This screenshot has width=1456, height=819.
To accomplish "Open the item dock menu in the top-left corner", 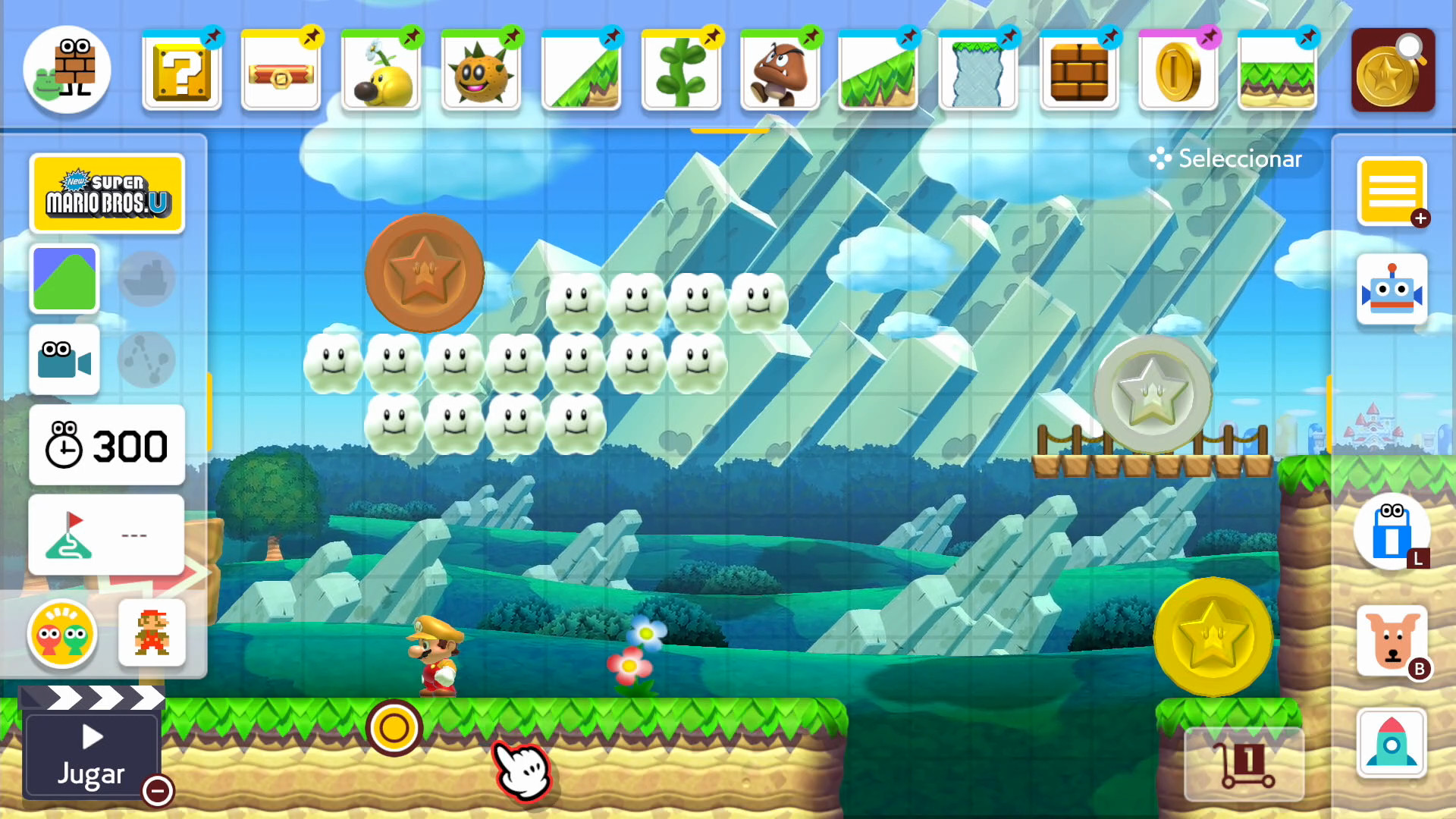I will [x=67, y=69].
